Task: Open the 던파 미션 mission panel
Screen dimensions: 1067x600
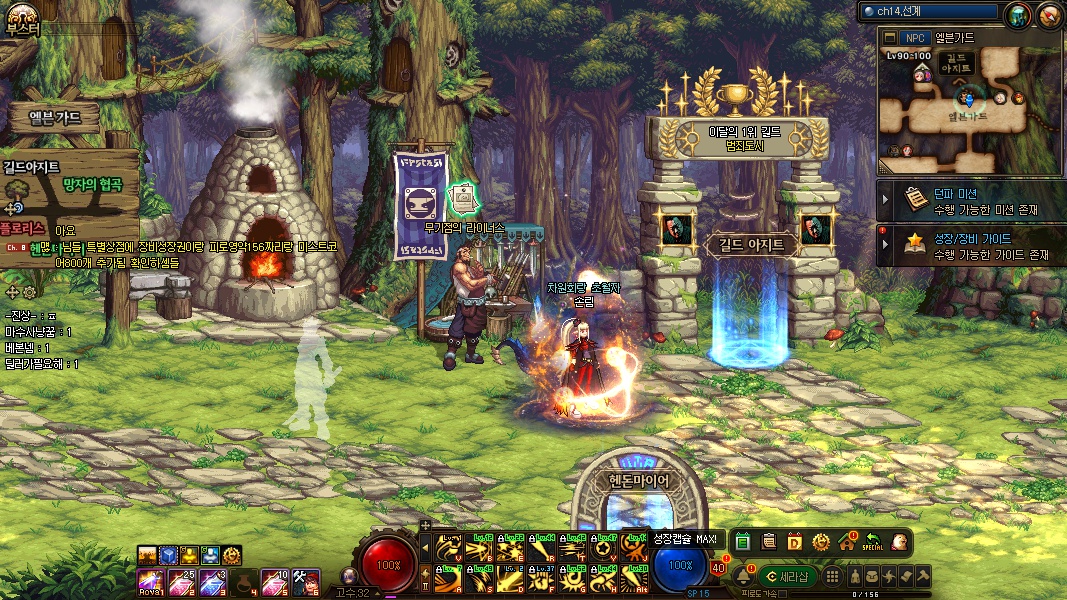Action: [970, 201]
